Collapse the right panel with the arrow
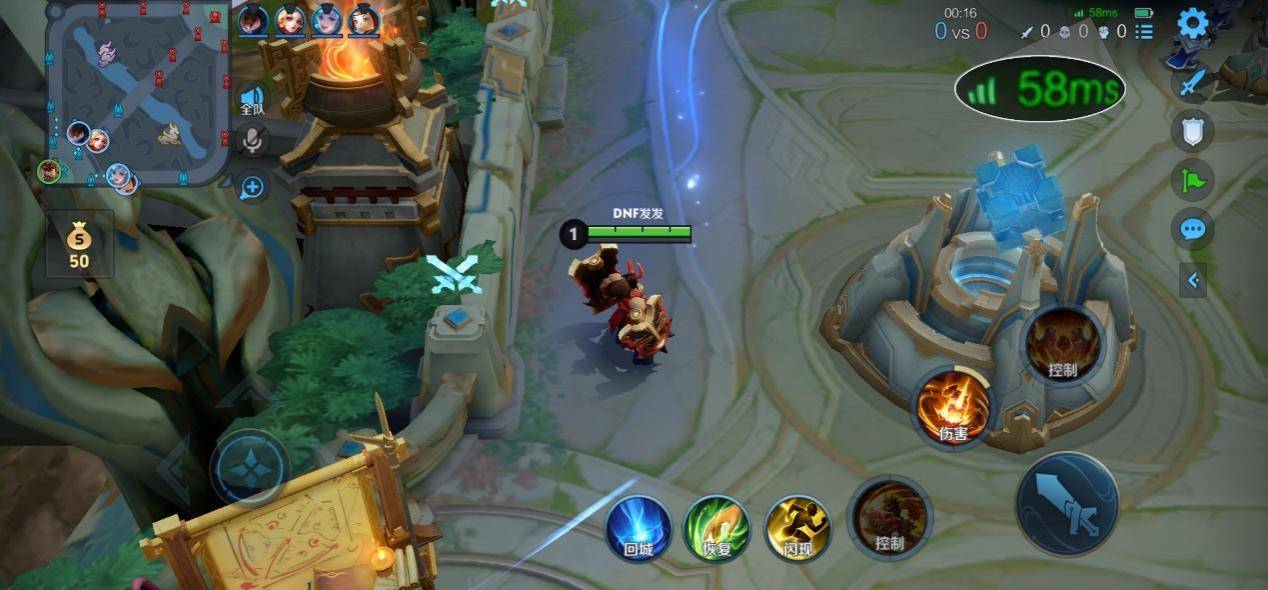 click(1192, 281)
